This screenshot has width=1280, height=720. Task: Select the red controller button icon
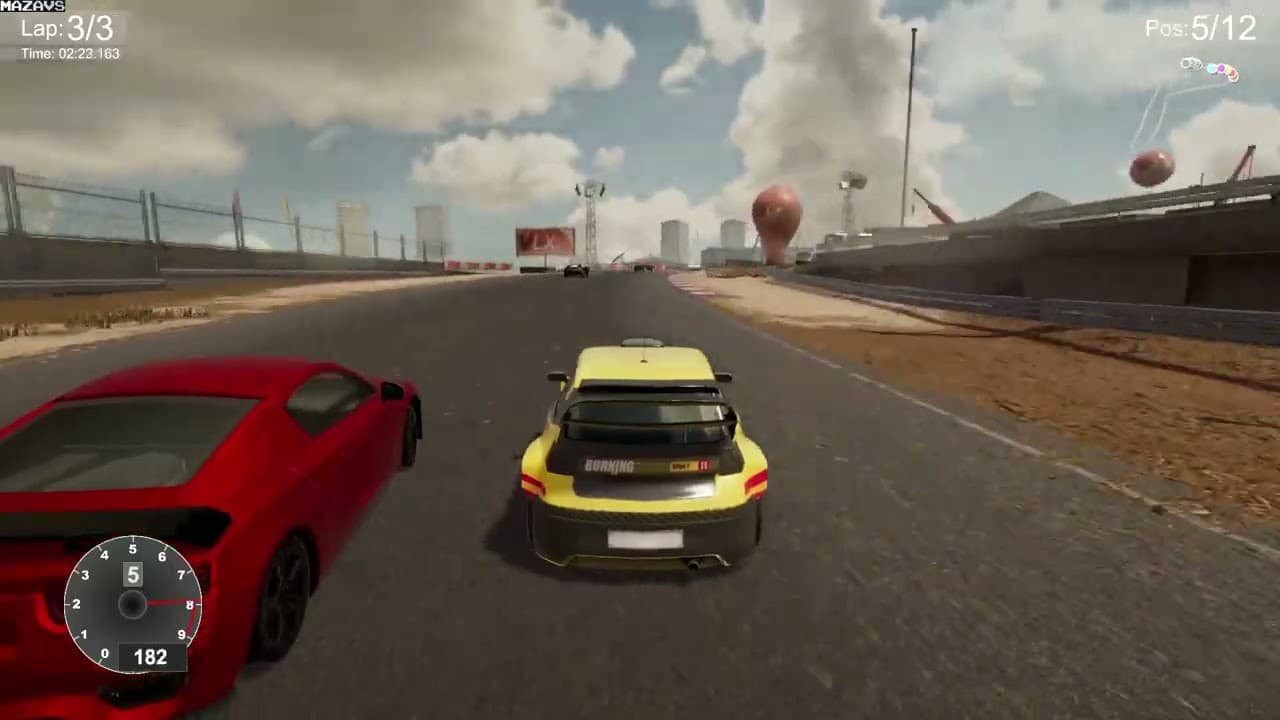pos(1233,74)
